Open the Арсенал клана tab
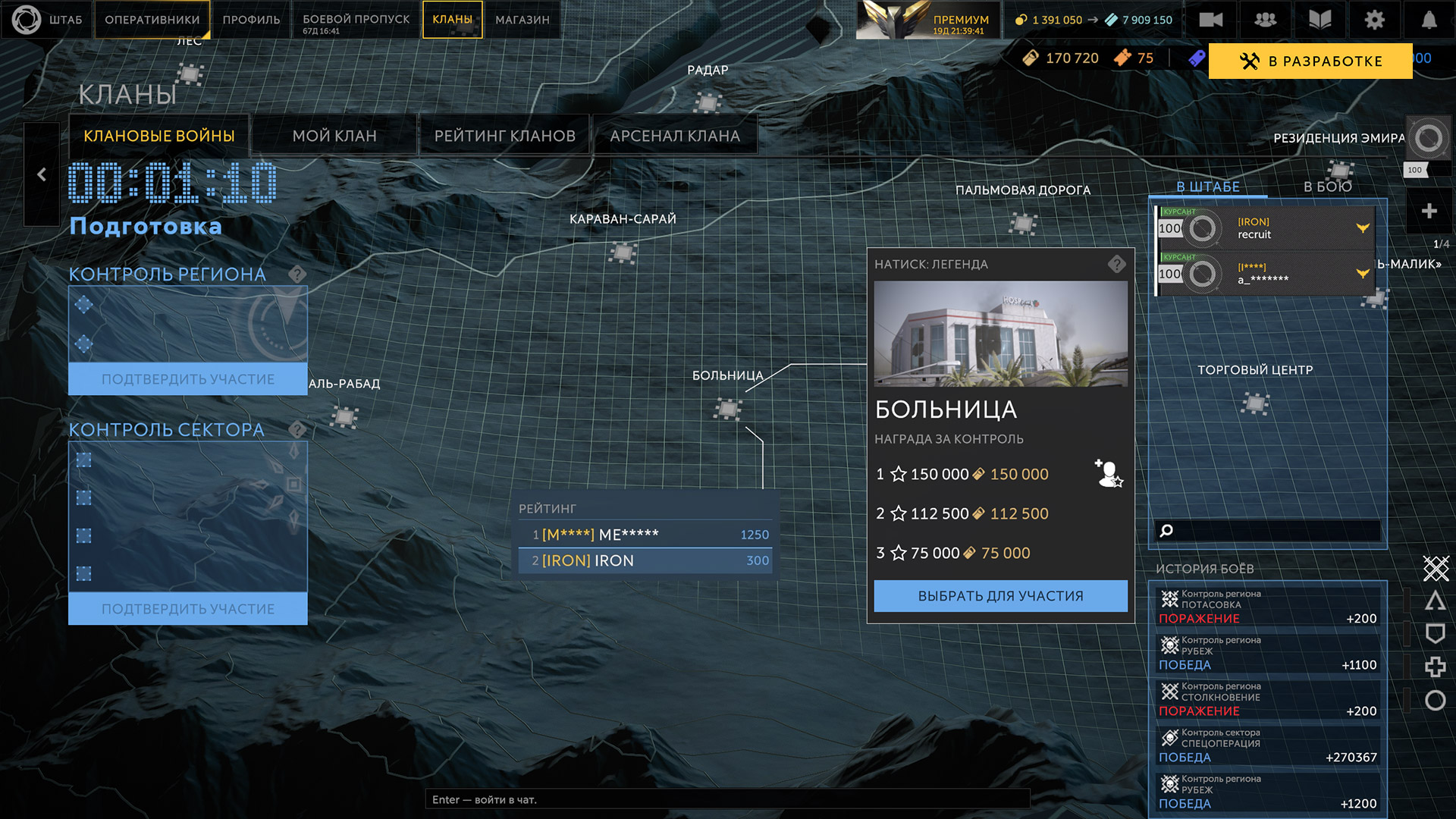The image size is (1456, 819). coord(675,136)
